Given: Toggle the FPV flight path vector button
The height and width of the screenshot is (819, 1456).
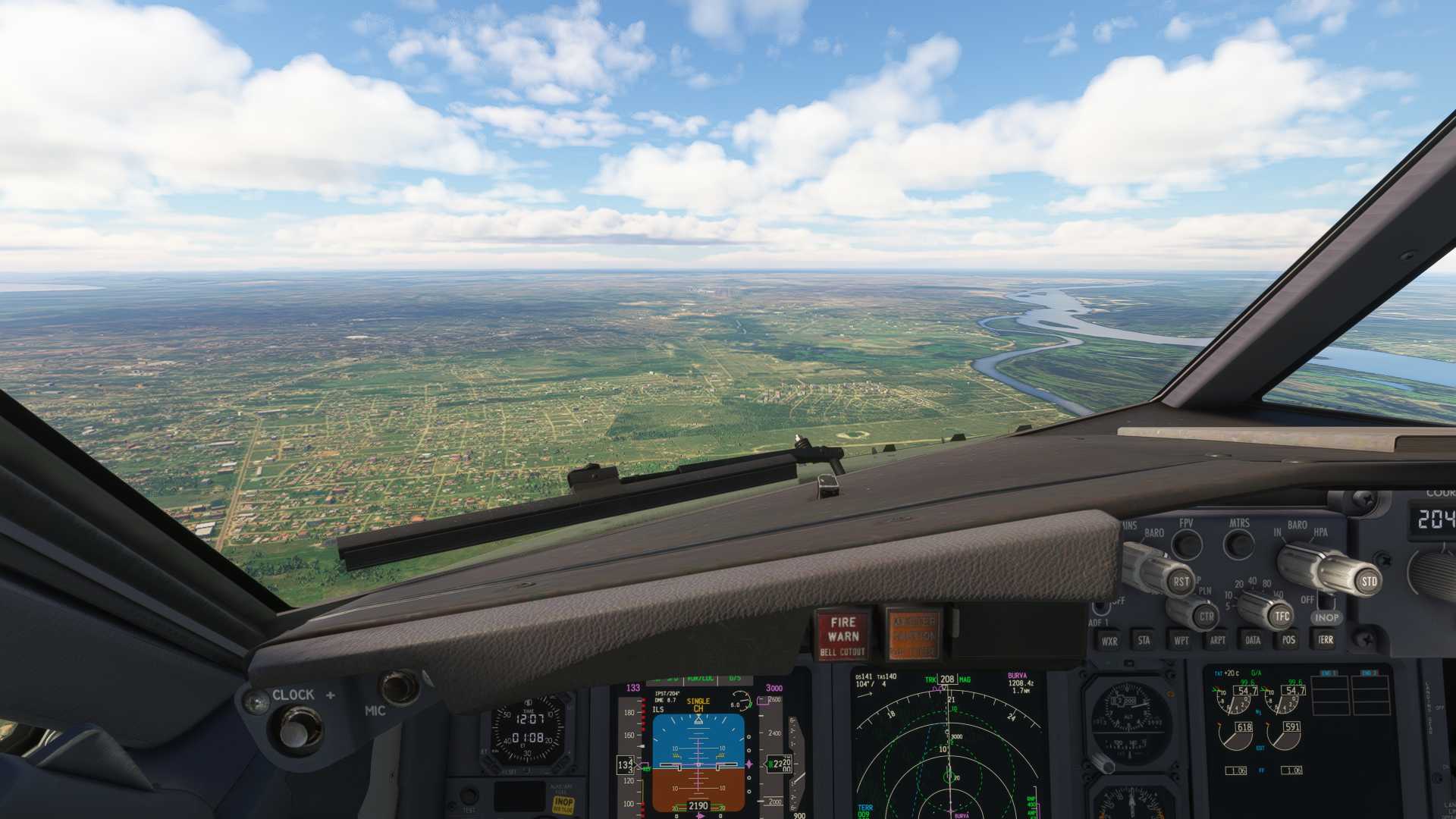Looking at the screenshot, I should [1187, 544].
